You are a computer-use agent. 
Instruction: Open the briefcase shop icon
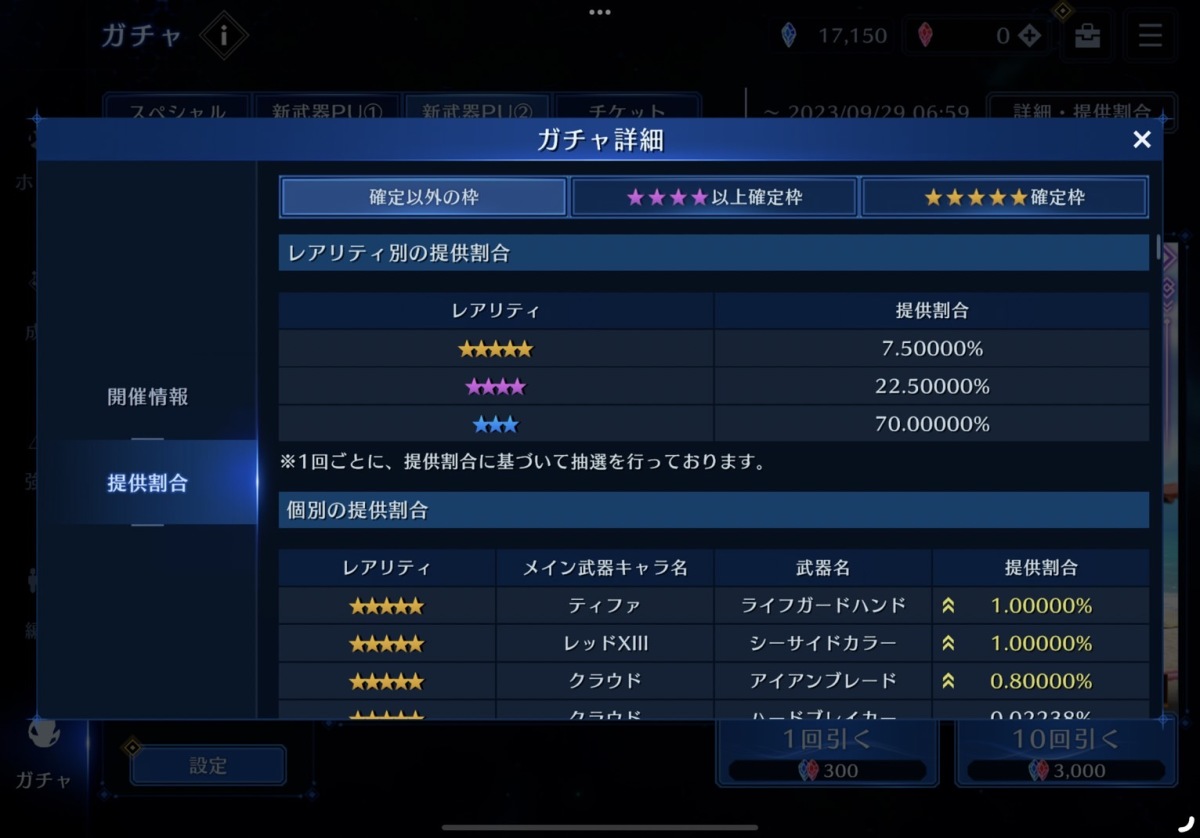(x=1087, y=37)
